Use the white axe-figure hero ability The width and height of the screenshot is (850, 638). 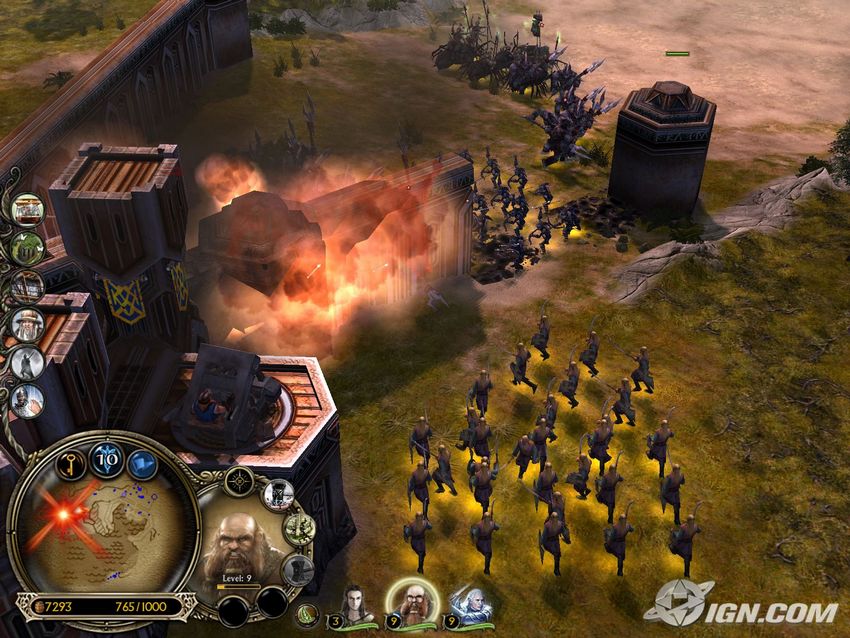[x=278, y=494]
